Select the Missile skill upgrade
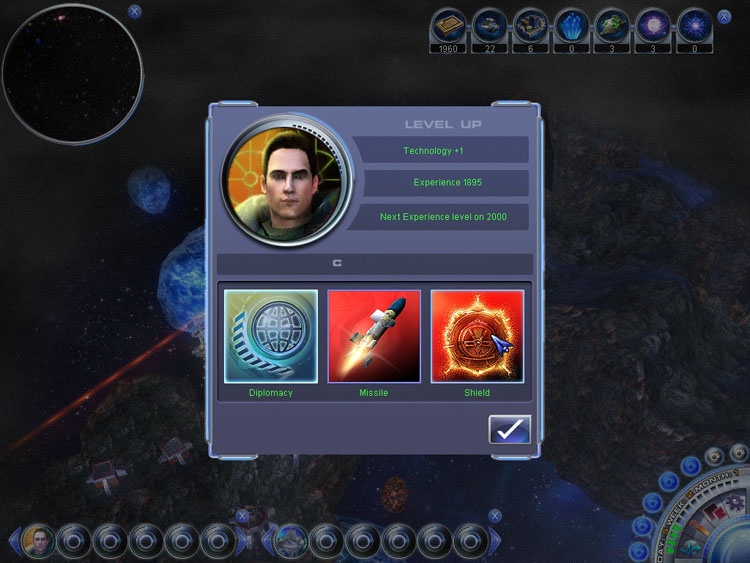The width and height of the screenshot is (750, 563). [x=374, y=336]
